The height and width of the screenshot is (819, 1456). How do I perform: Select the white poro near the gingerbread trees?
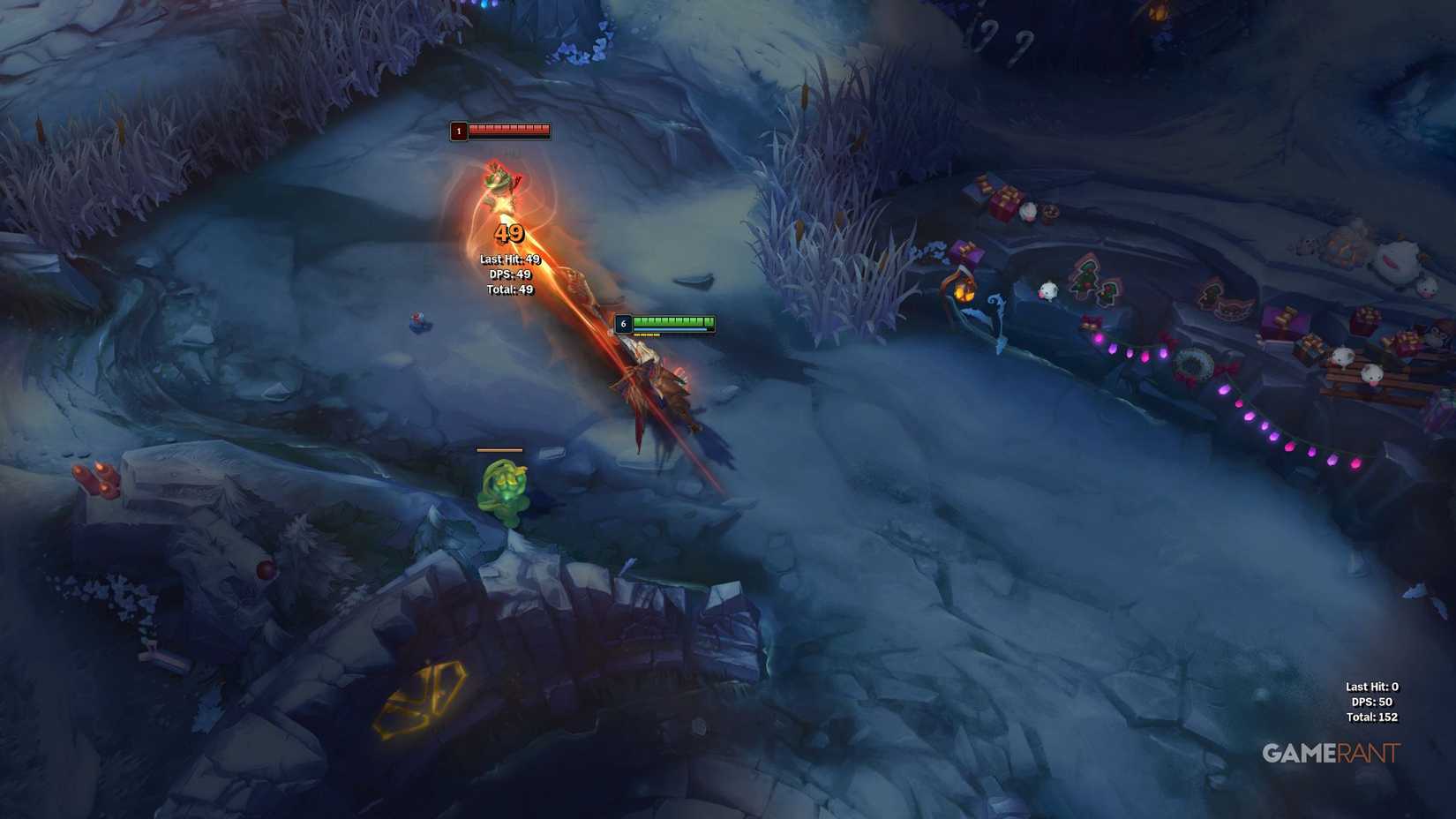1047,292
